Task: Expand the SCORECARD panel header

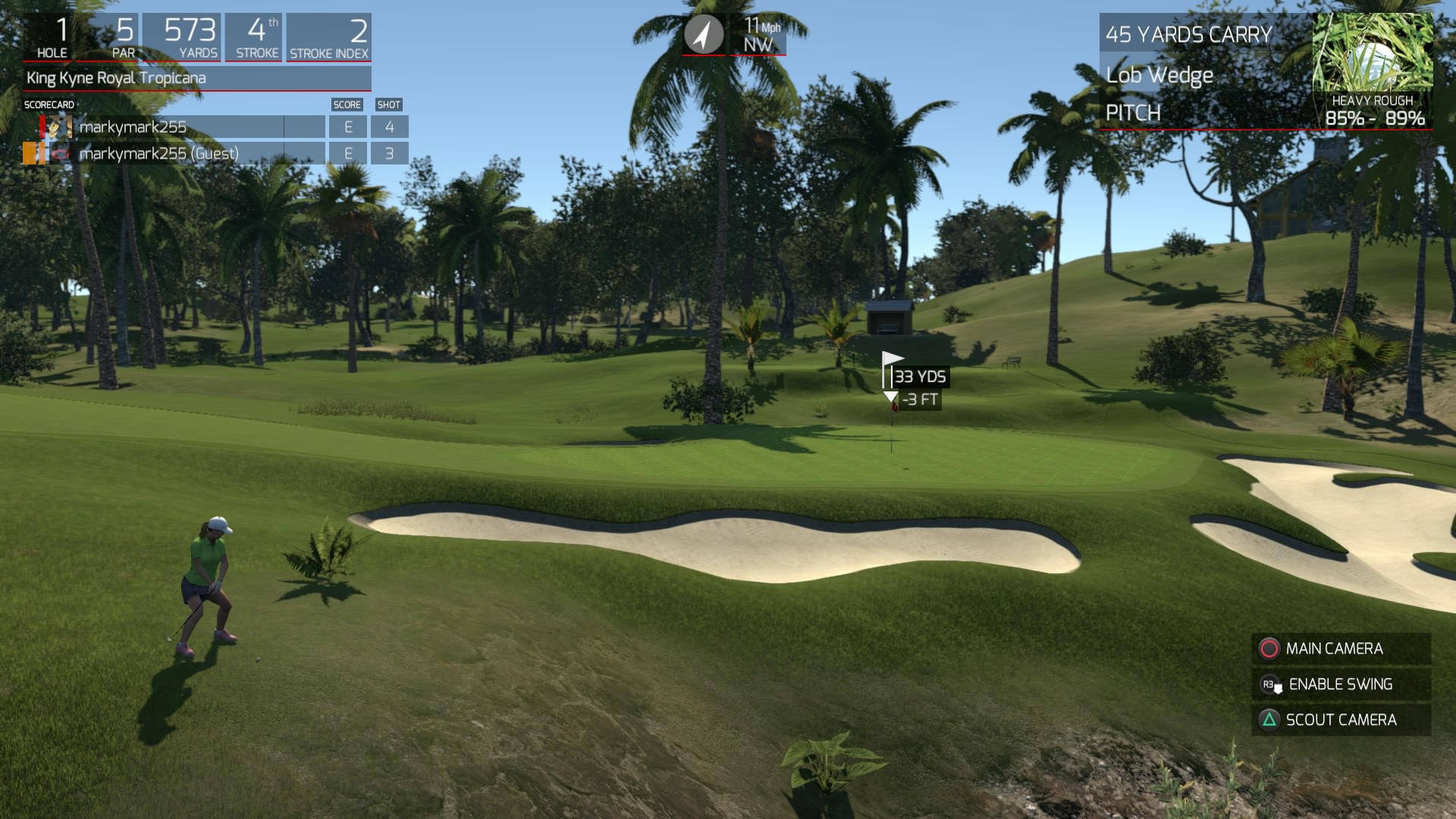Action: [48, 104]
